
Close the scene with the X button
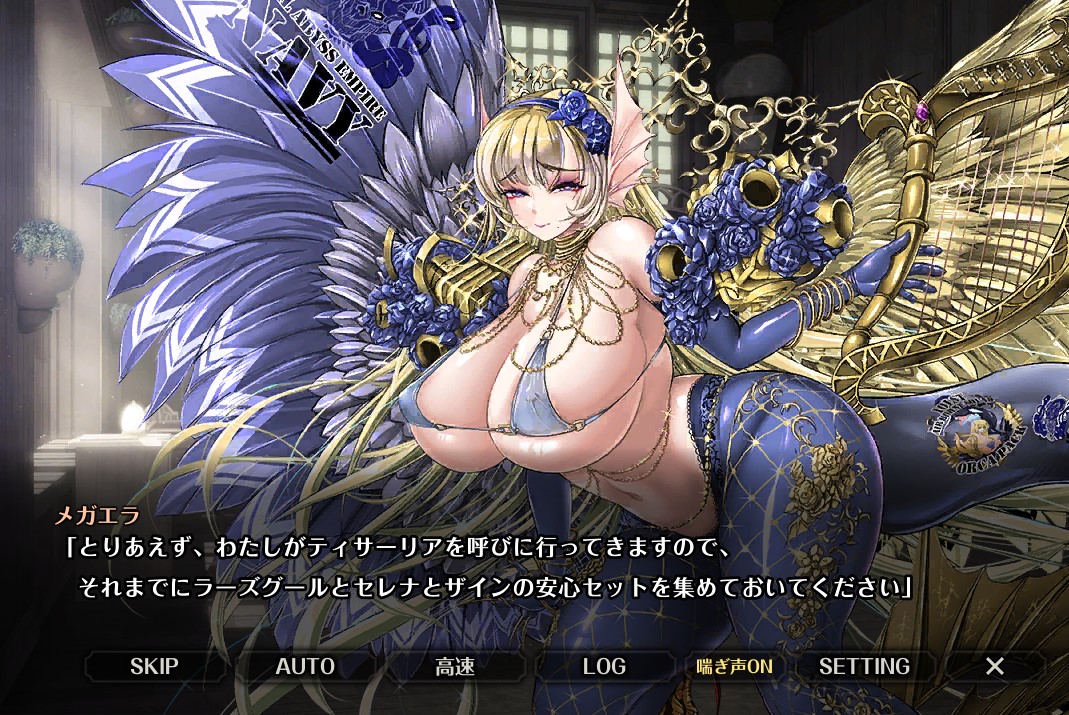994,666
